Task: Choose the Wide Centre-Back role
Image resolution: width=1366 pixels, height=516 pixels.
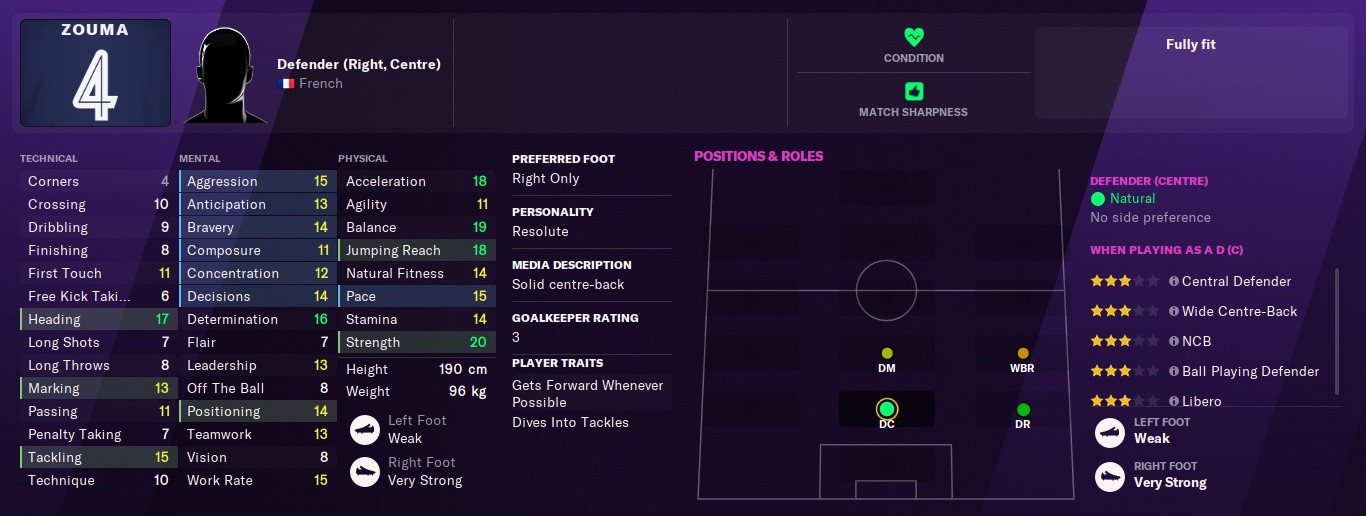Action: pyautogui.click(x=1239, y=311)
